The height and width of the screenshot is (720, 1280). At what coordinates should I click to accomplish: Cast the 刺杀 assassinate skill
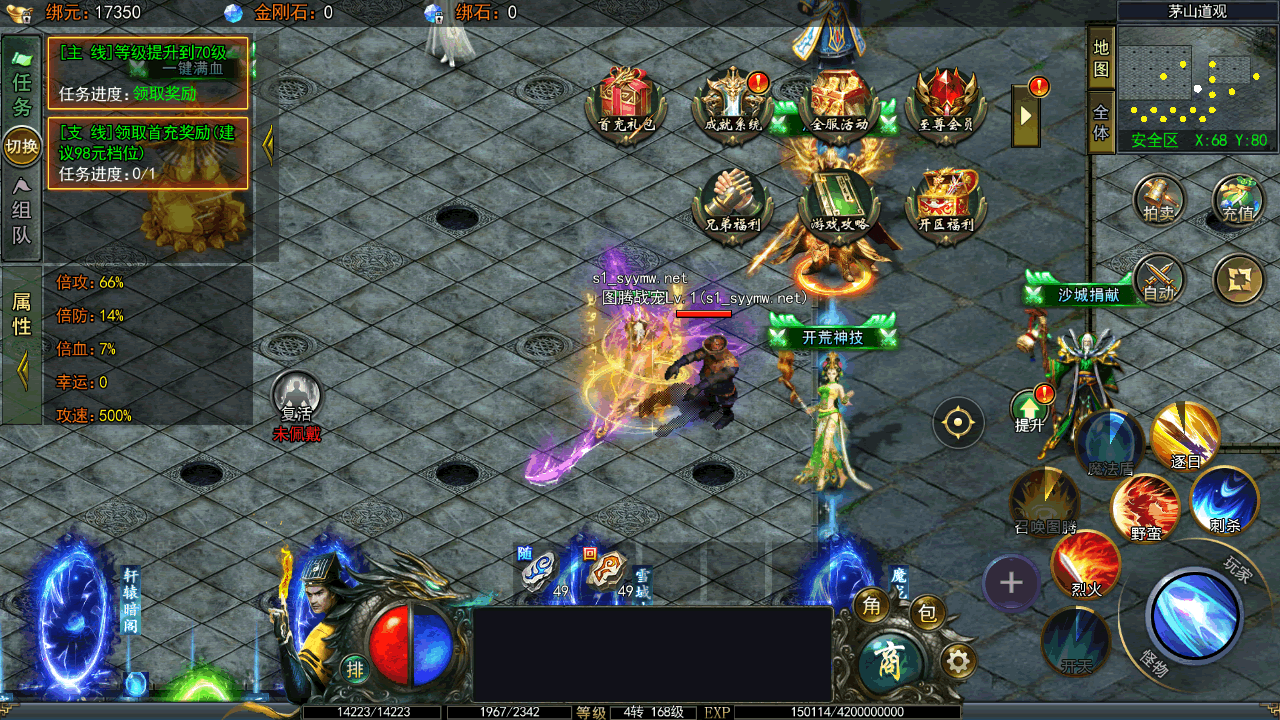coord(1224,500)
